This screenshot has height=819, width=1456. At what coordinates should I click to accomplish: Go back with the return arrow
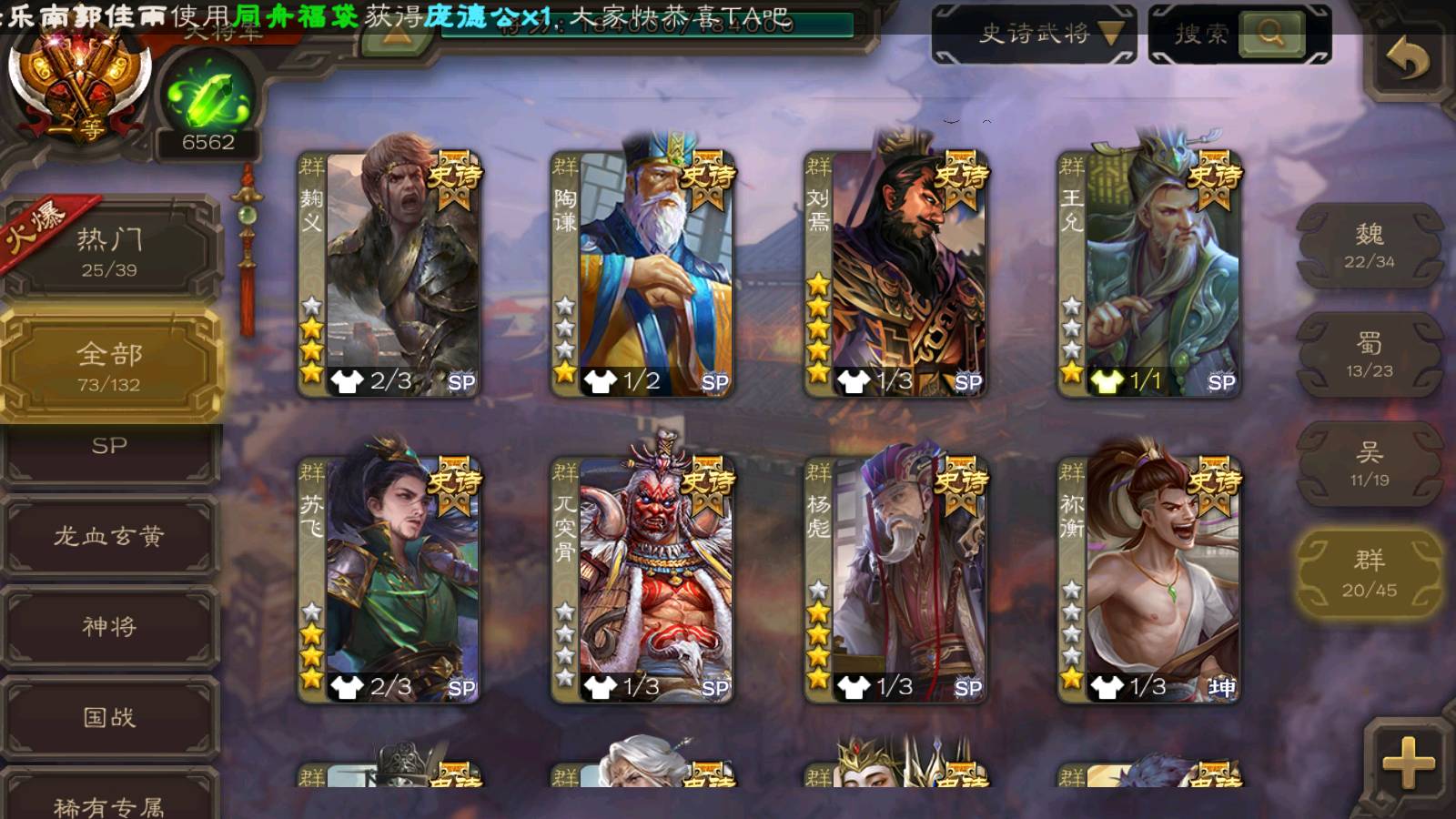click(x=1407, y=60)
